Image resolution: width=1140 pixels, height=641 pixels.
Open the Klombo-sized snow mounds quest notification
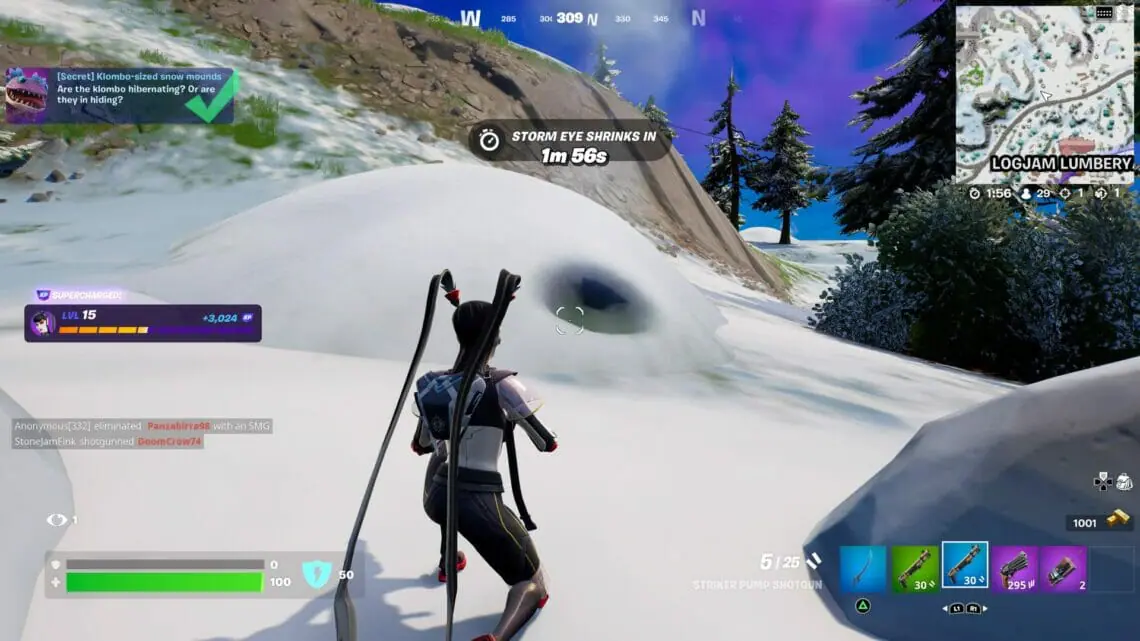[120, 96]
